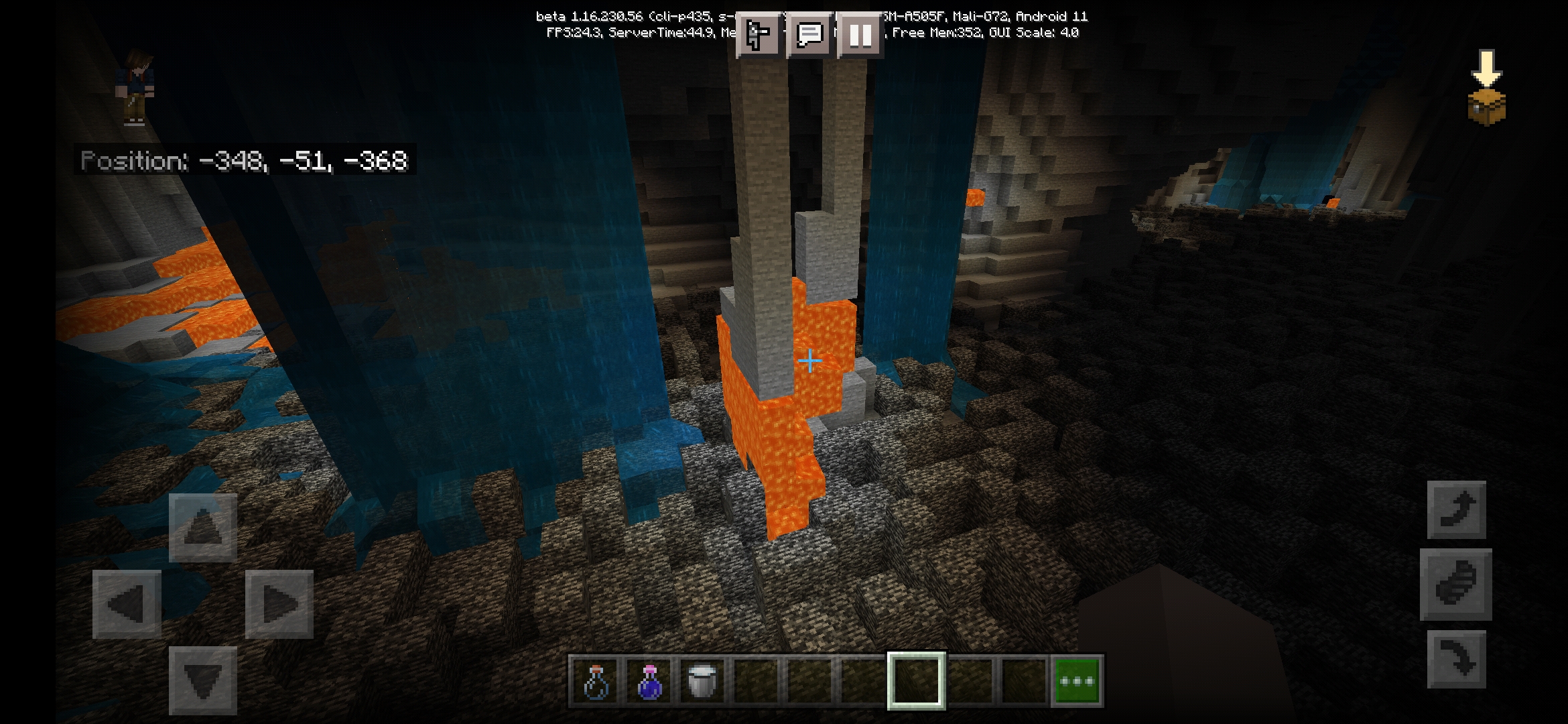Click the highlighted selected hotbar slot
Screen dimensions: 1568x724
point(917,681)
